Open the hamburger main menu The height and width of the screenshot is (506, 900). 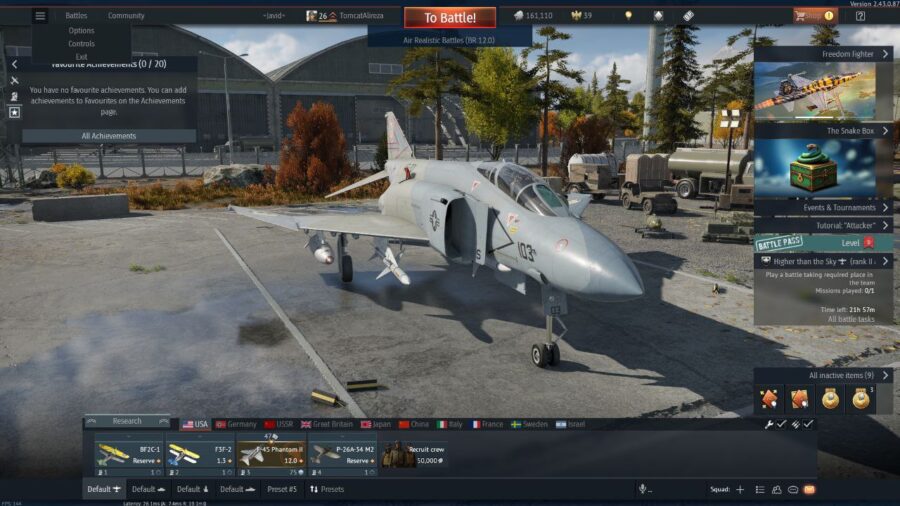coord(40,16)
